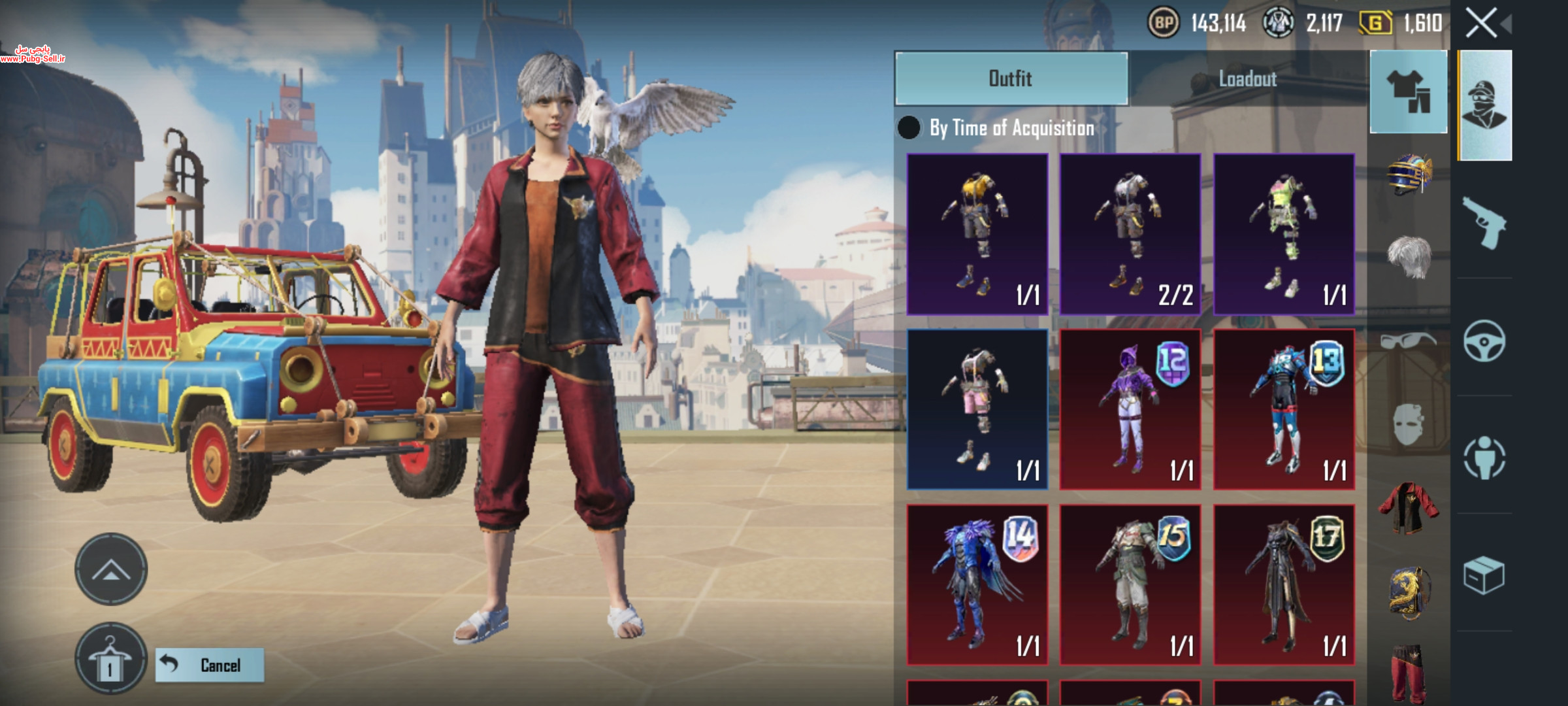Close the inventory with the X button
The width and height of the screenshot is (1568, 706).
tap(1481, 24)
